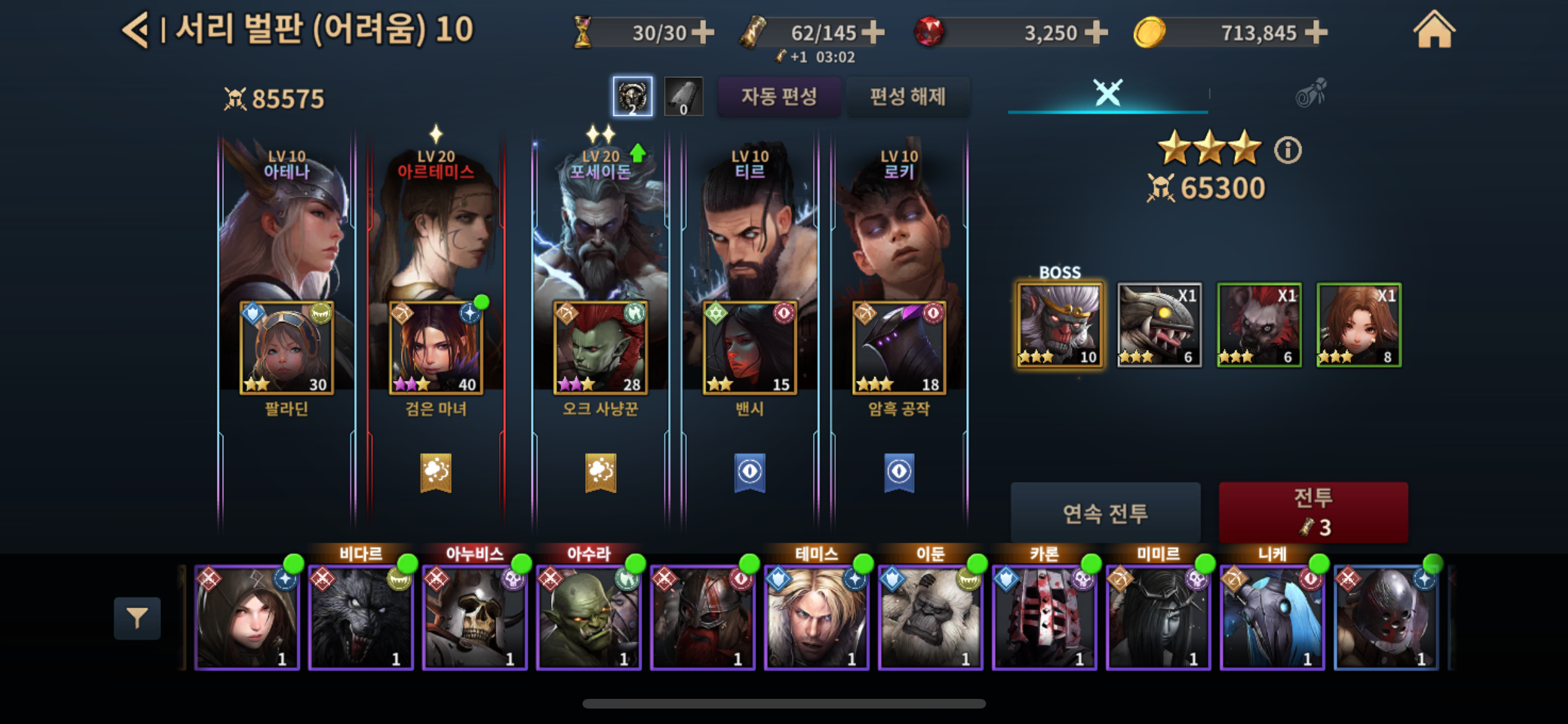1568x724 pixels.
Task: Select the 팔라딘 hero card
Action: tap(287, 348)
